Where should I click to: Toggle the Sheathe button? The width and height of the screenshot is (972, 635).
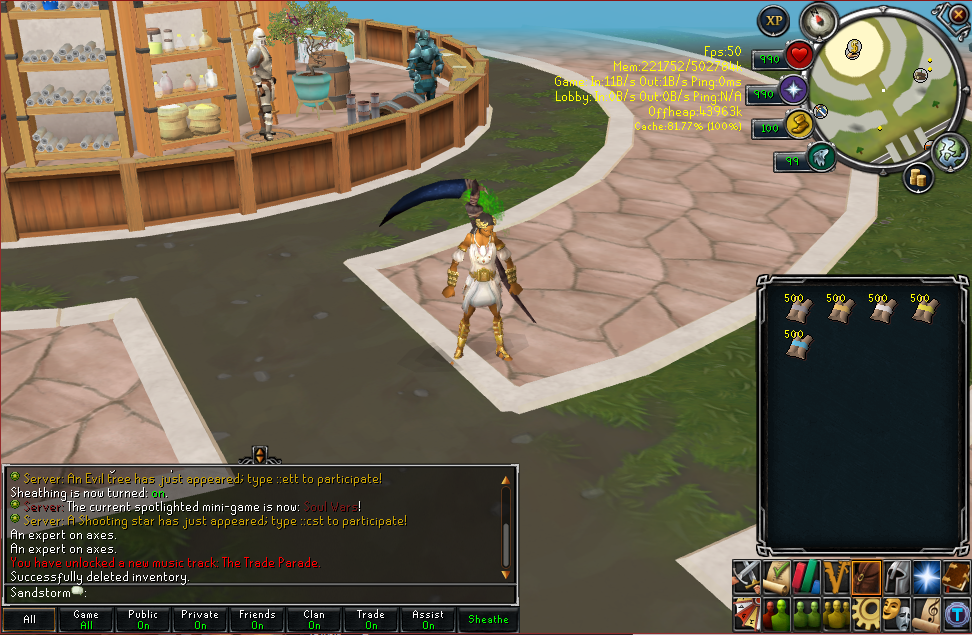click(488, 620)
